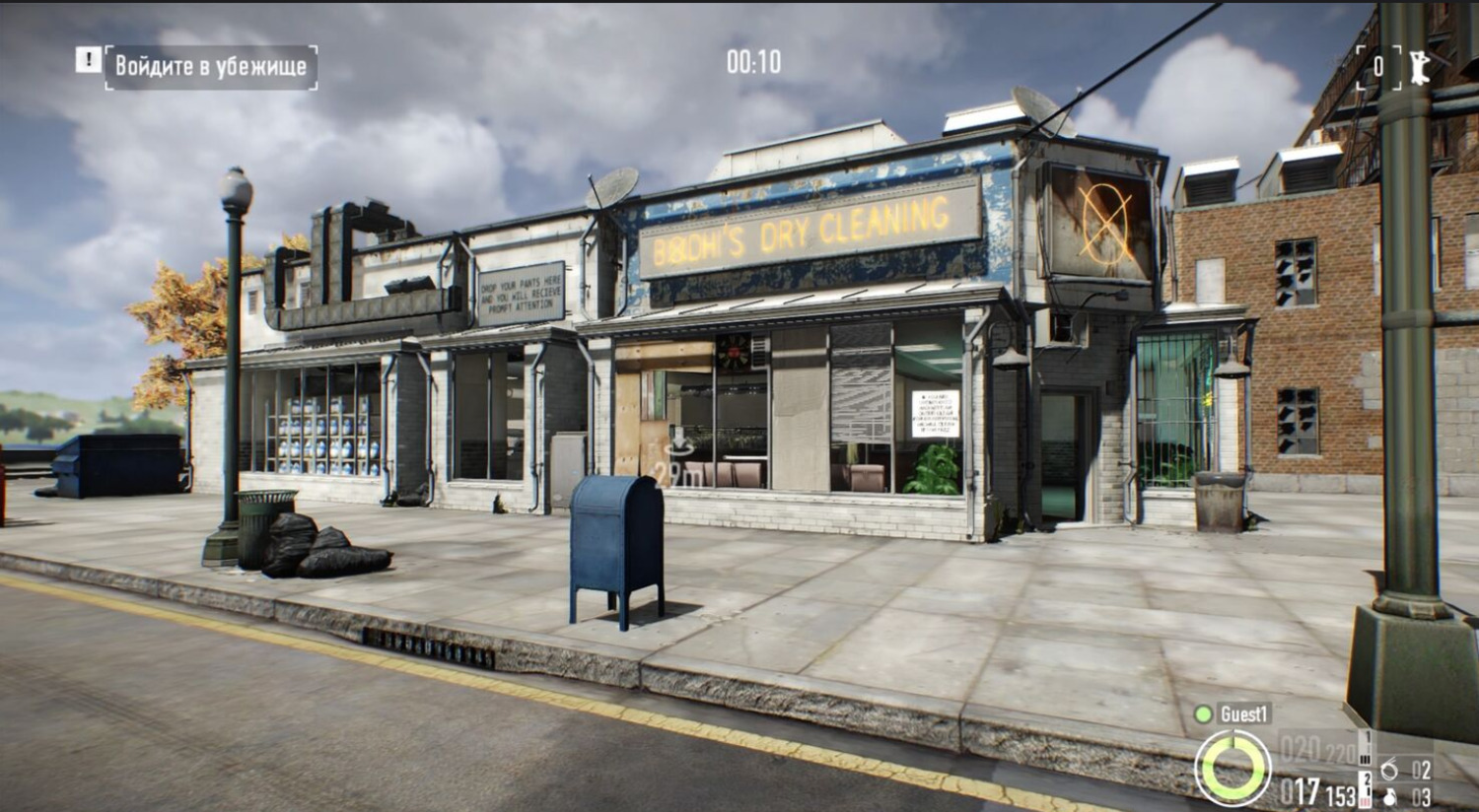Click the Guest1 player name tag
Image resolution: width=1479 pixels, height=812 pixels.
(1244, 714)
